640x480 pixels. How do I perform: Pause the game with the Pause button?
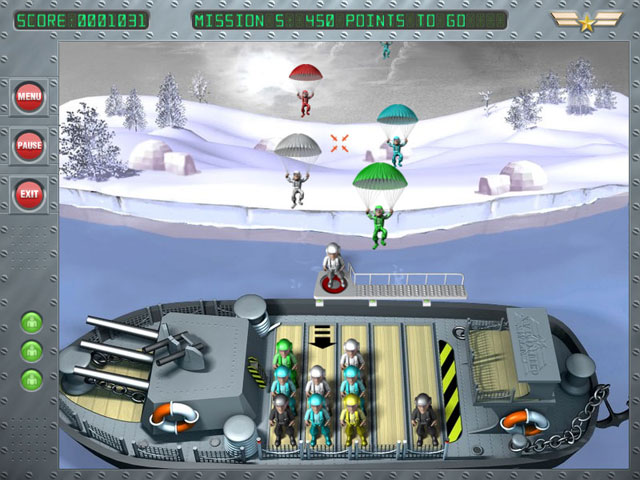click(x=29, y=145)
